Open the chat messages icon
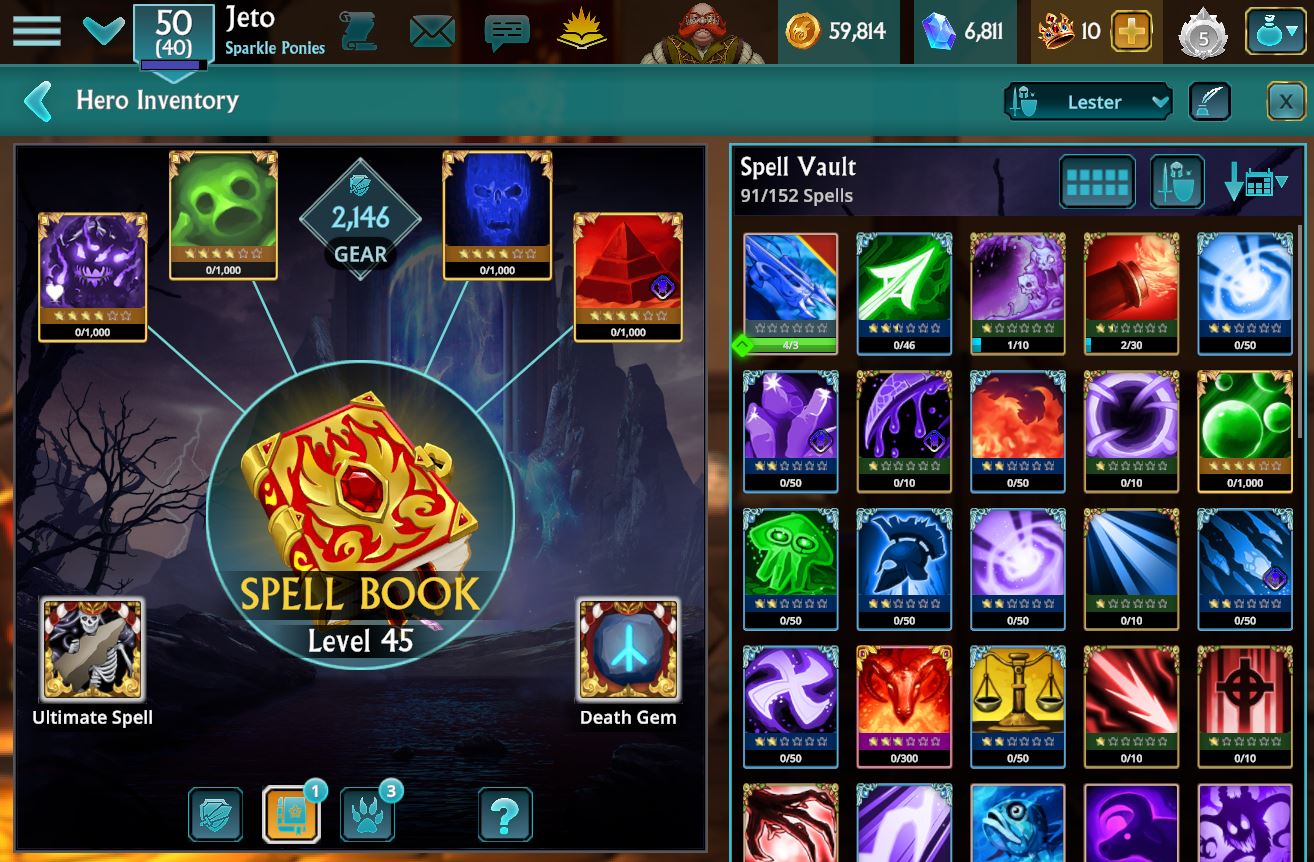Screen dimensions: 1314x862 pyautogui.click(x=505, y=31)
